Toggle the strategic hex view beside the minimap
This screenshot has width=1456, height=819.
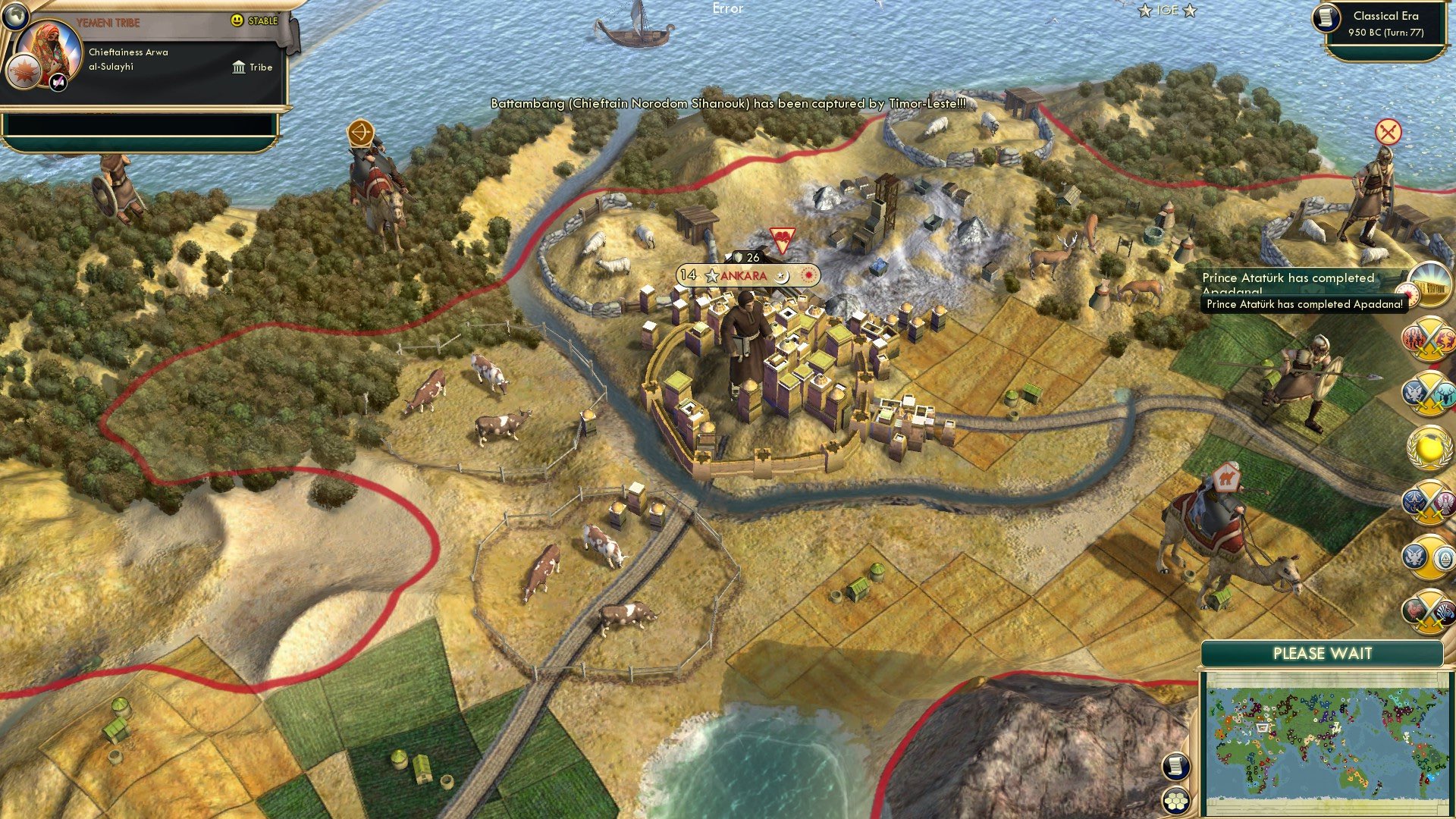tap(1175, 800)
